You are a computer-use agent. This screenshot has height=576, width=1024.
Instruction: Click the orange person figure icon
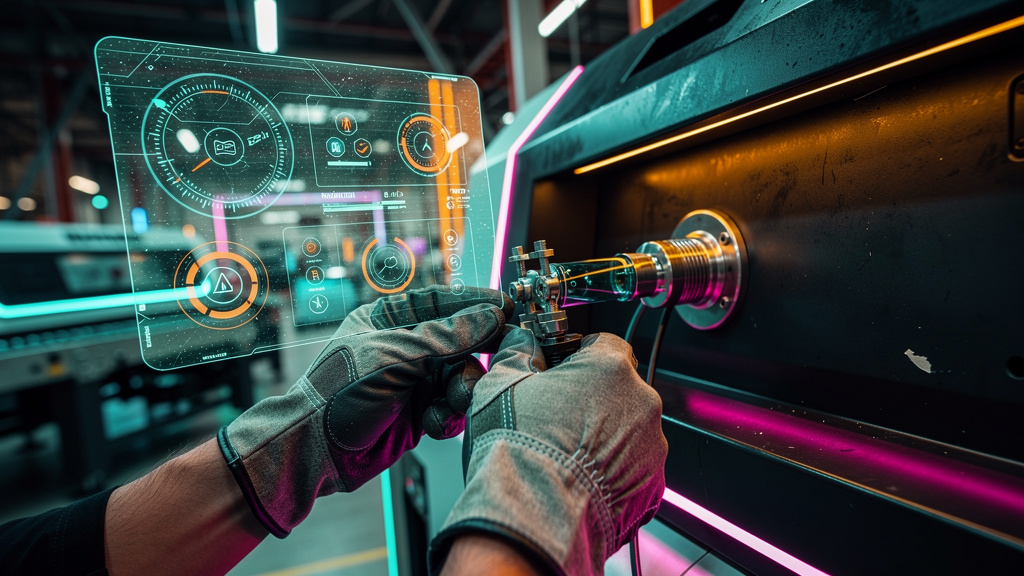coord(346,123)
